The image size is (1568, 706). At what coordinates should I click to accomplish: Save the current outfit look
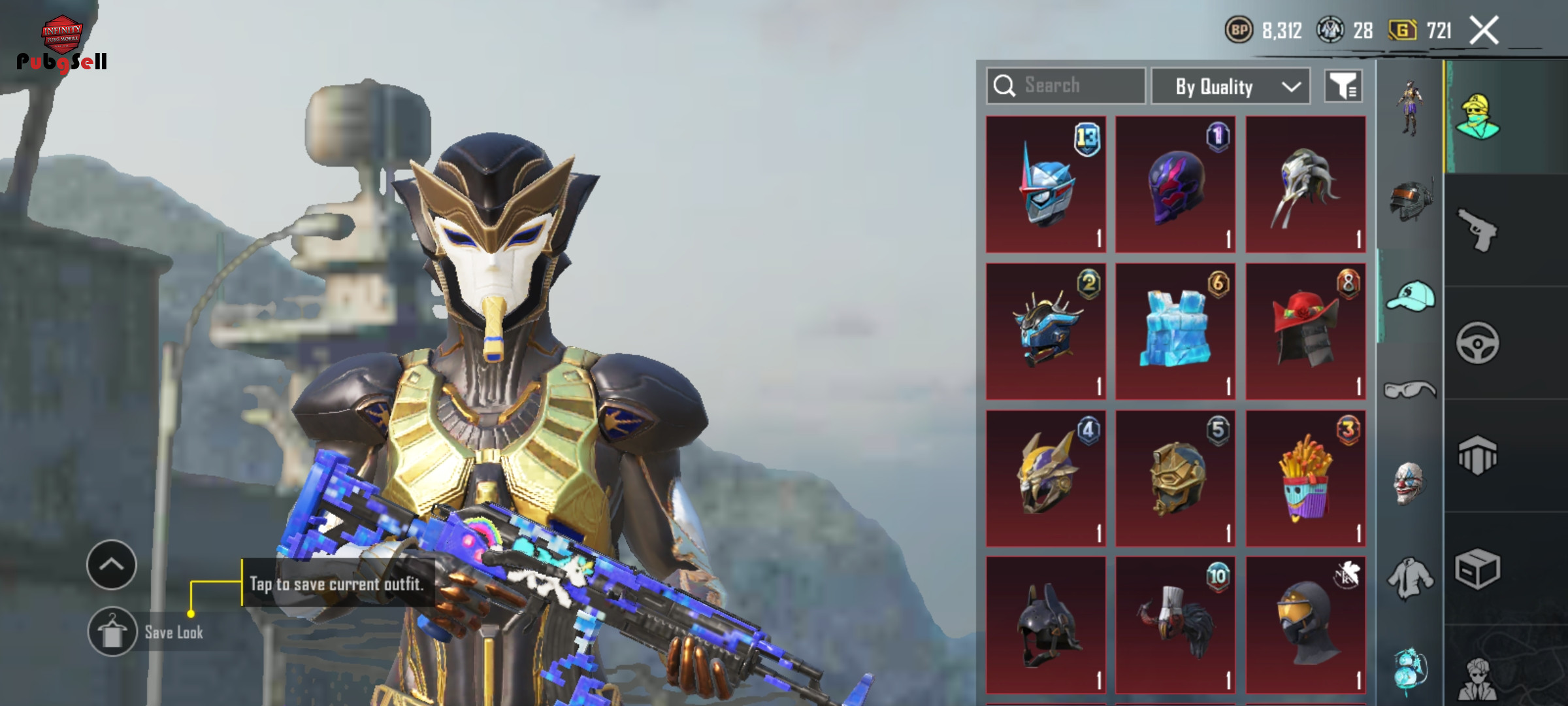(112, 632)
